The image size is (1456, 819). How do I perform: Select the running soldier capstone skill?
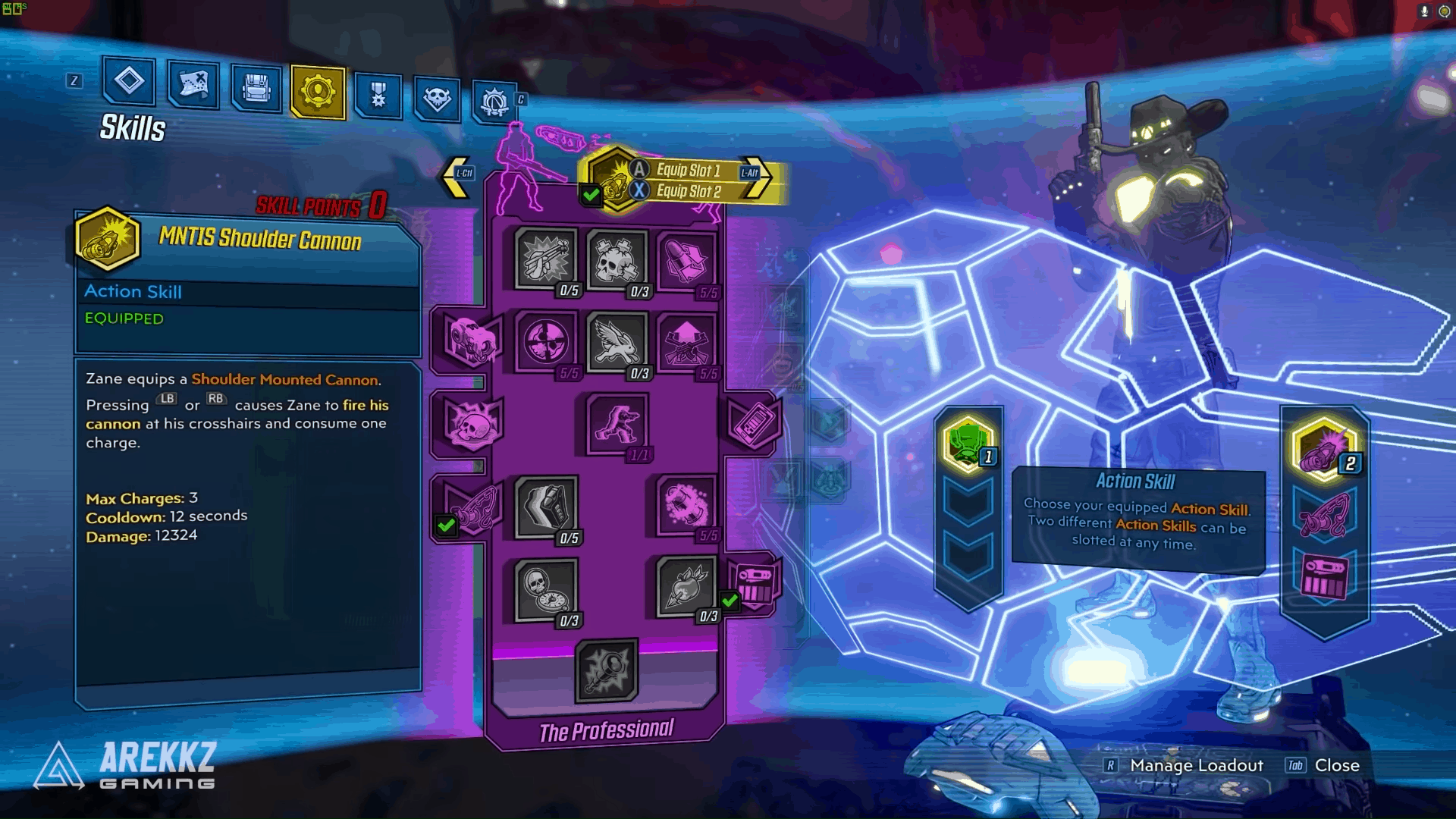pyautogui.click(x=616, y=425)
